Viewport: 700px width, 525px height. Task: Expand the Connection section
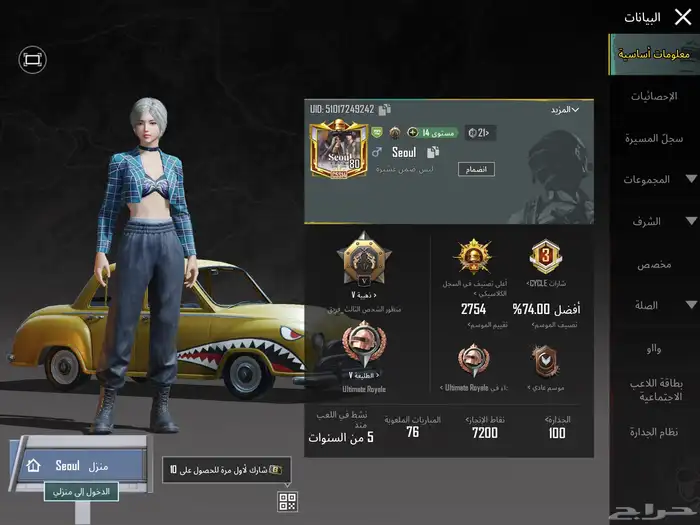point(654,305)
